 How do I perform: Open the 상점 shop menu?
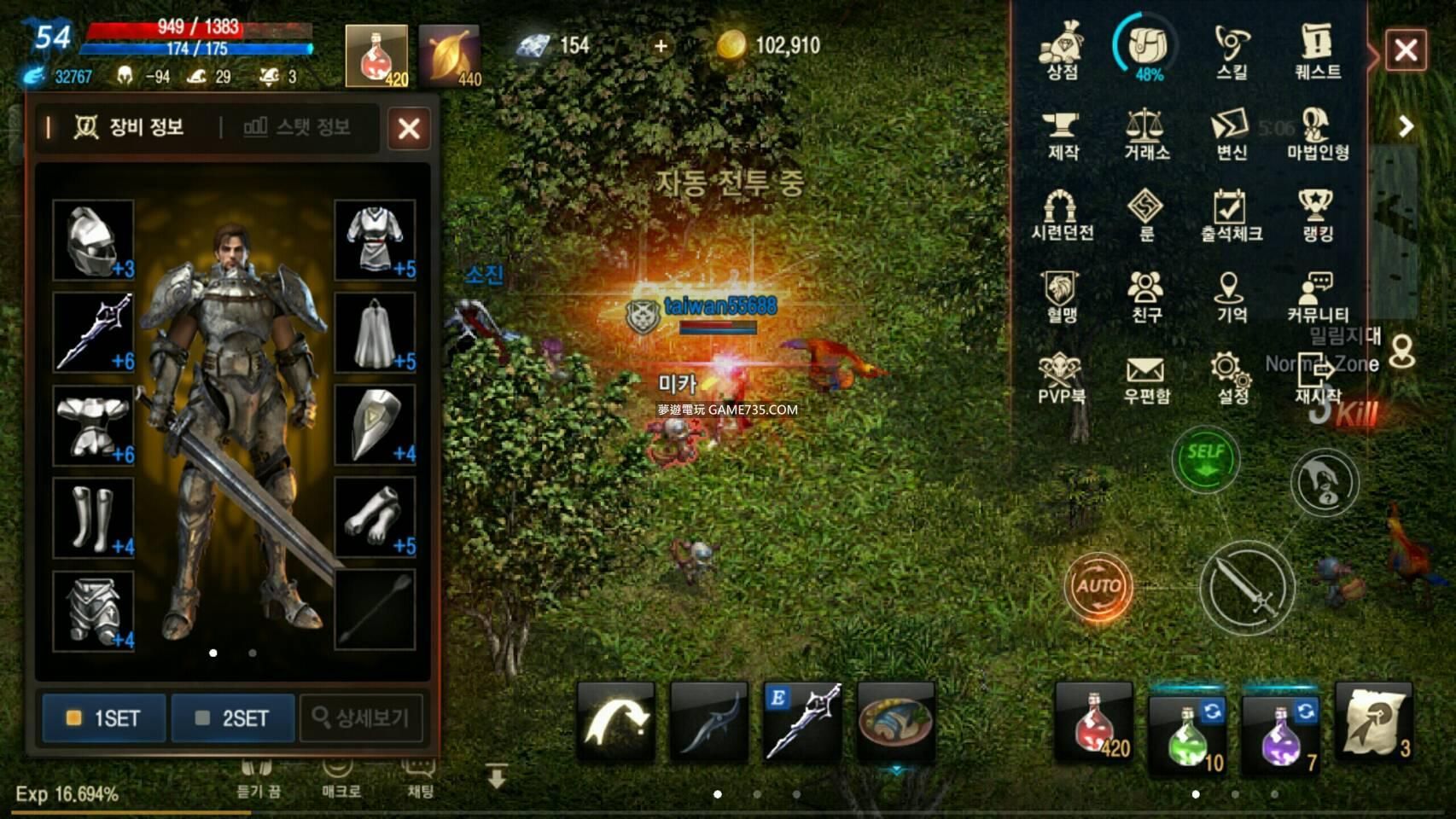pyautogui.click(x=1062, y=51)
